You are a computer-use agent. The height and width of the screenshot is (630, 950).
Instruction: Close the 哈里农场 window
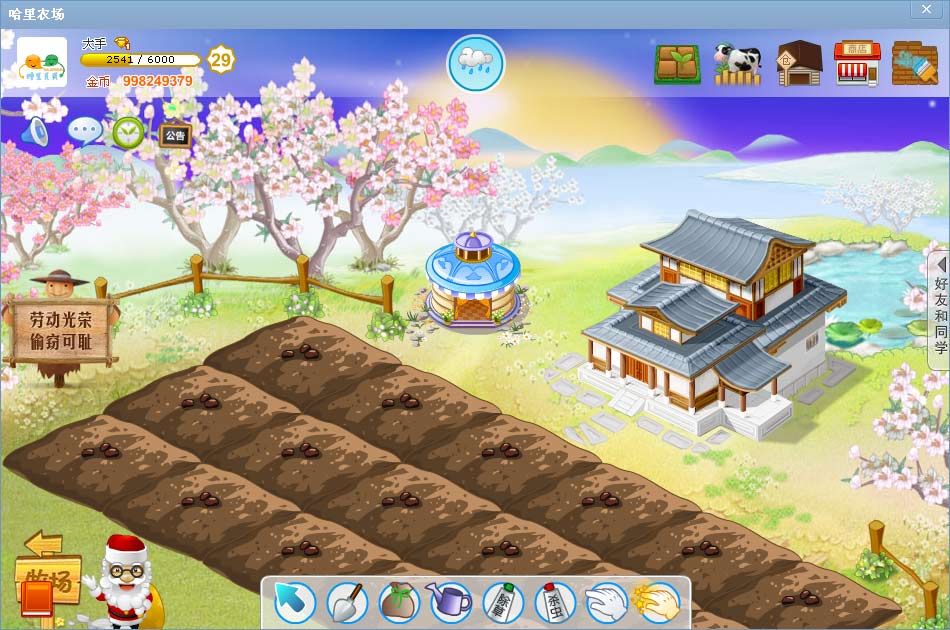coord(923,8)
